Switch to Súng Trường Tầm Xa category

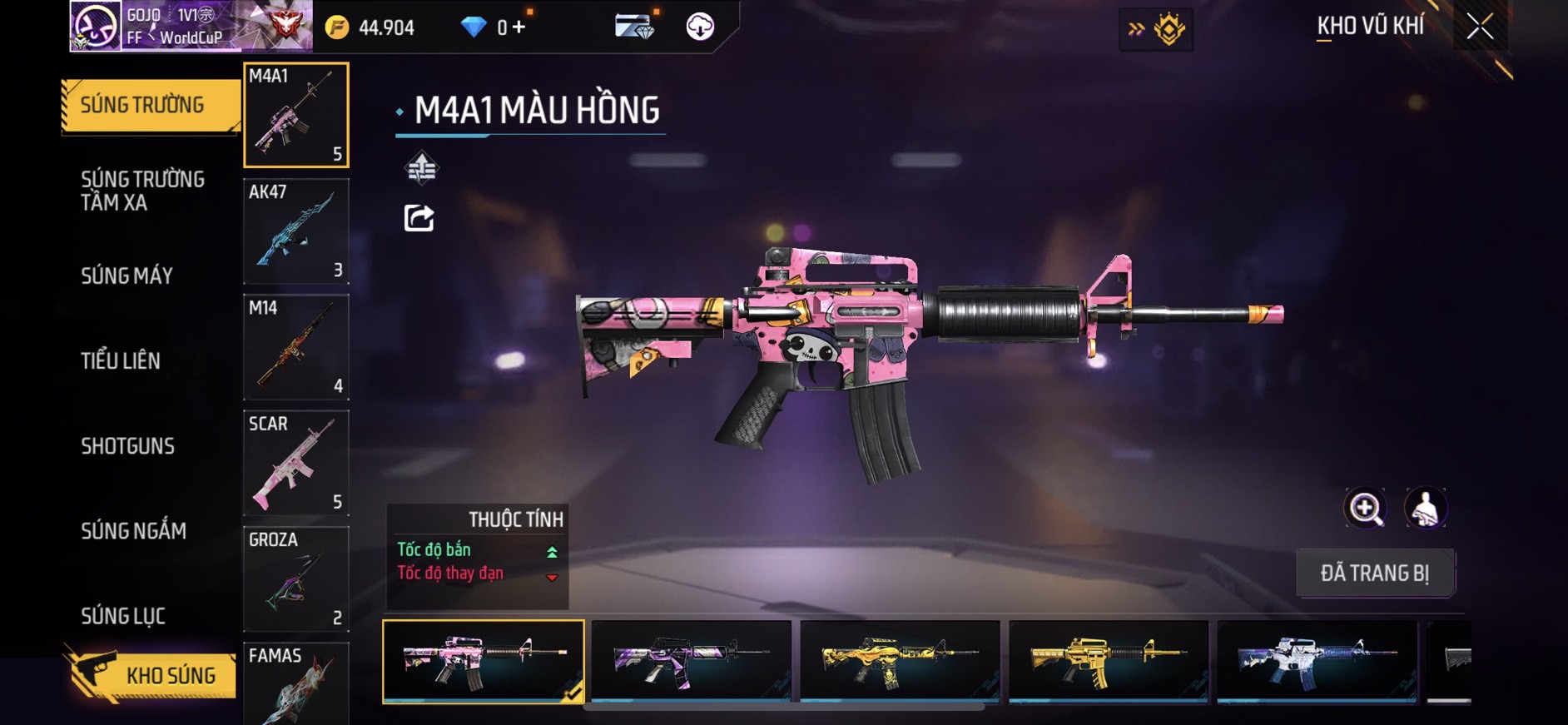pyautogui.click(x=142, y=191)
